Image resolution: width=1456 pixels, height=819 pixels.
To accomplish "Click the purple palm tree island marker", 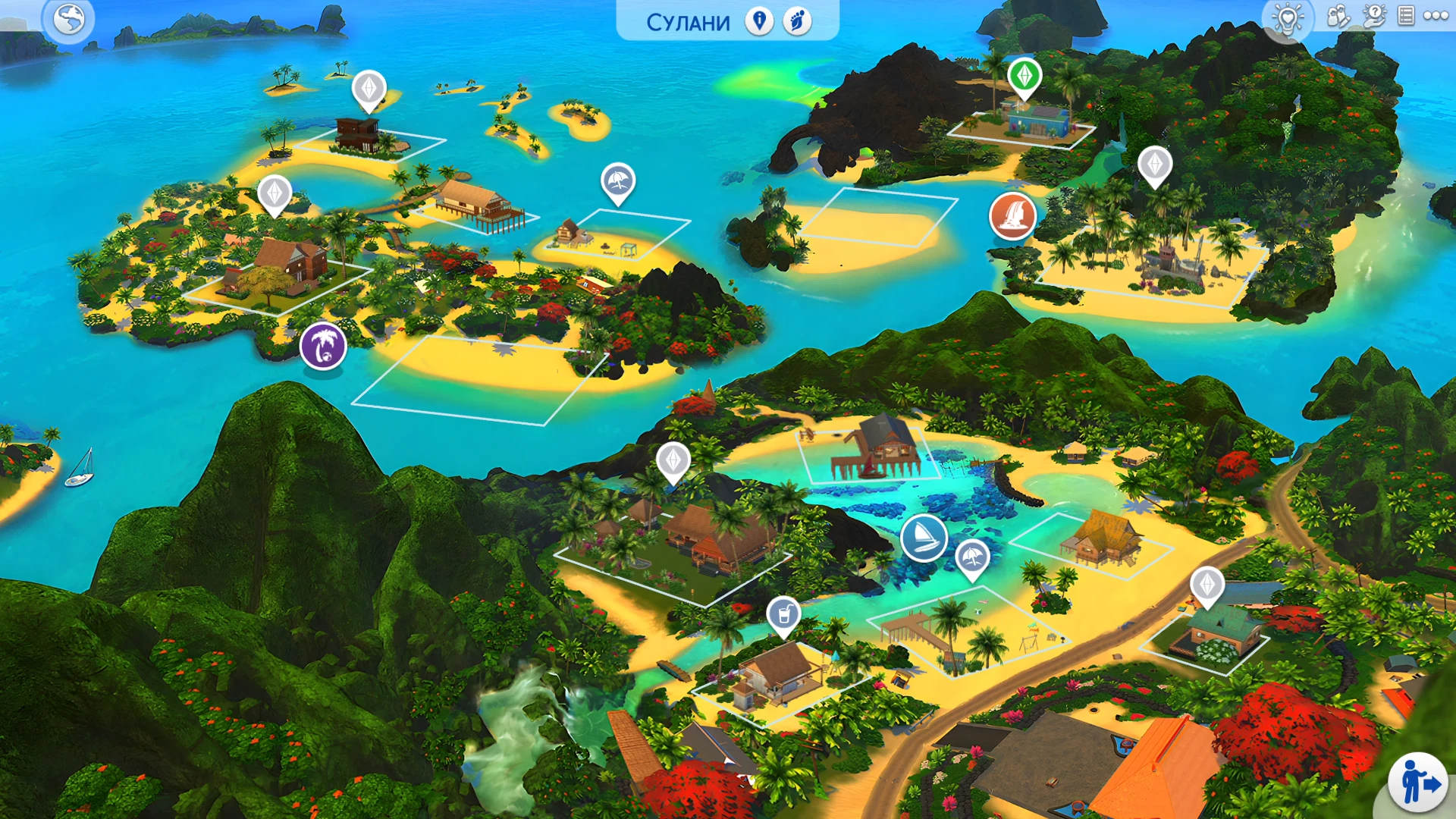I will point(324,345).
